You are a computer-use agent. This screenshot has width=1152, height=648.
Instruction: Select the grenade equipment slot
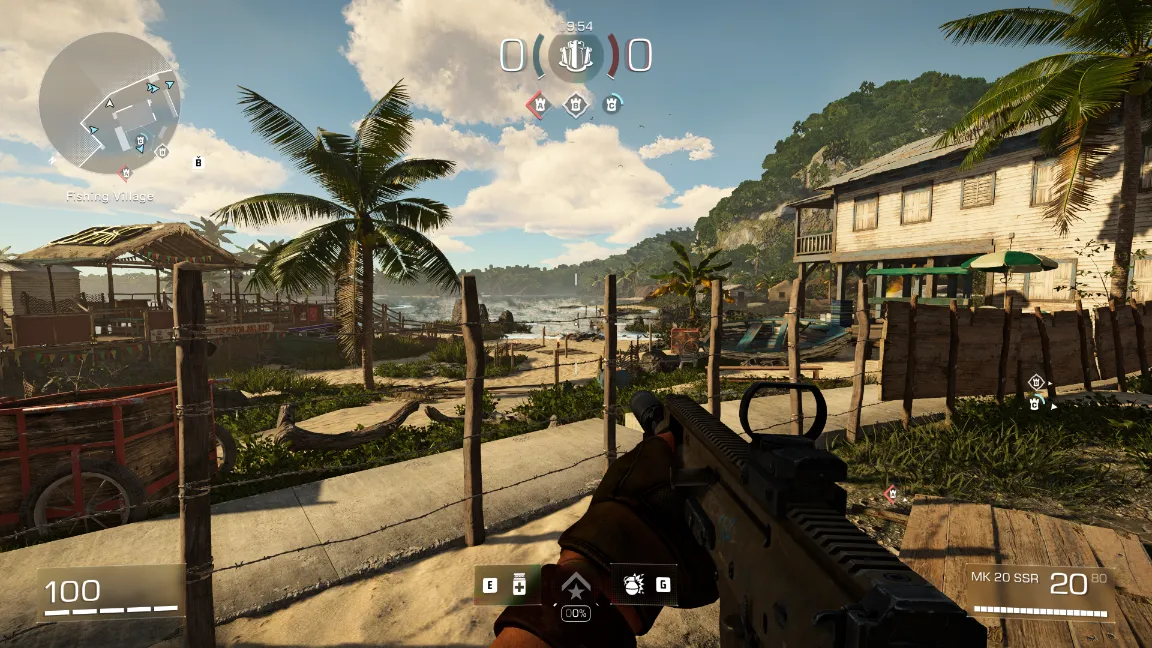[633, 585]
